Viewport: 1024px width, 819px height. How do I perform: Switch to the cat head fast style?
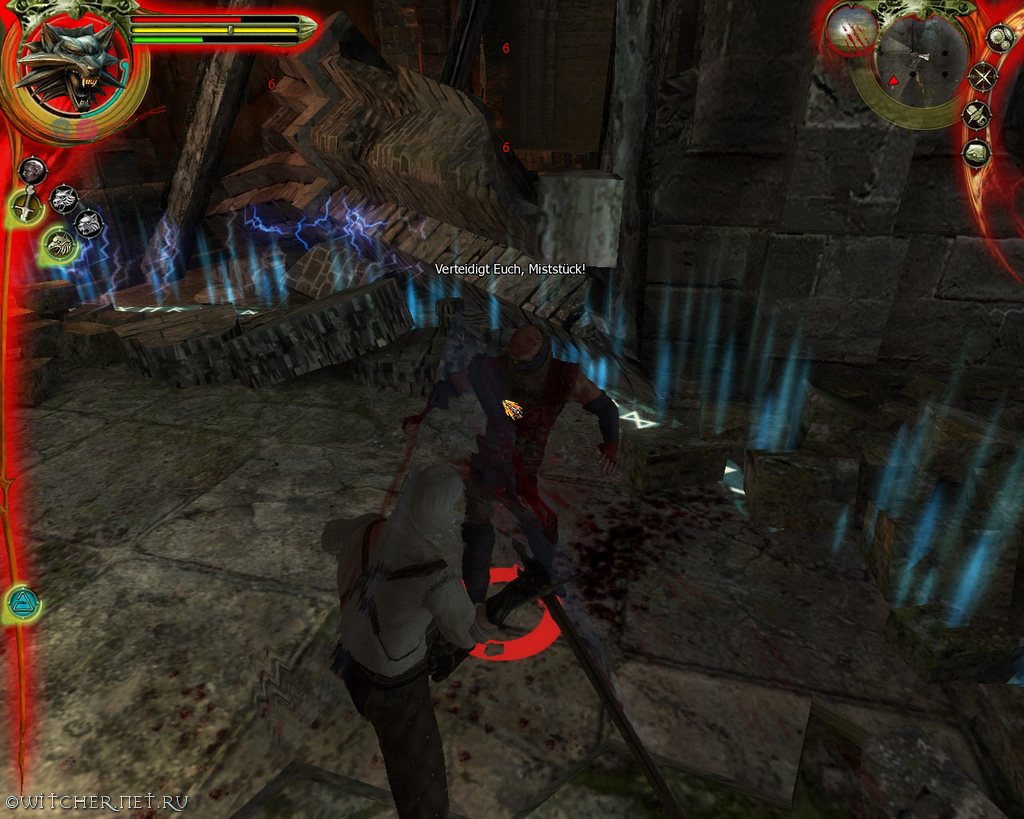[x=90, y=224]
